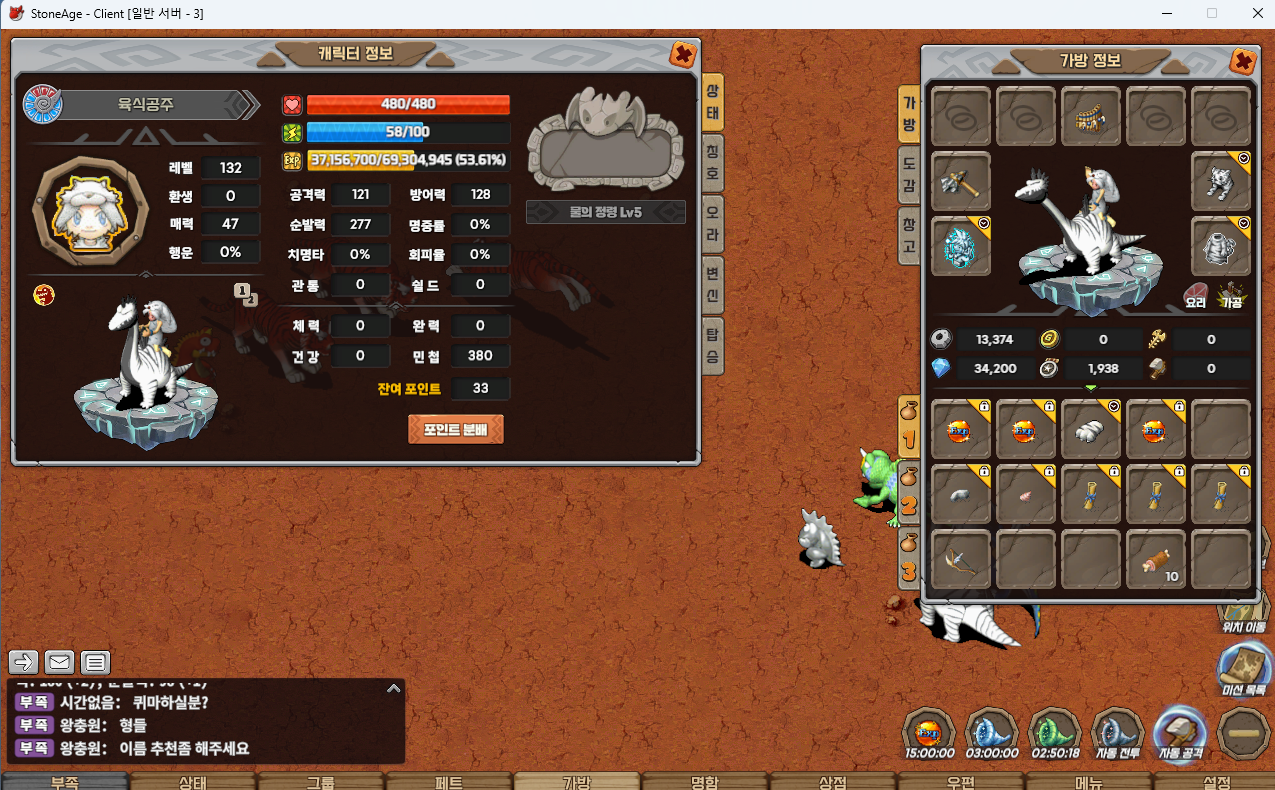Open the 가공 processing button

click(1231, 296)
